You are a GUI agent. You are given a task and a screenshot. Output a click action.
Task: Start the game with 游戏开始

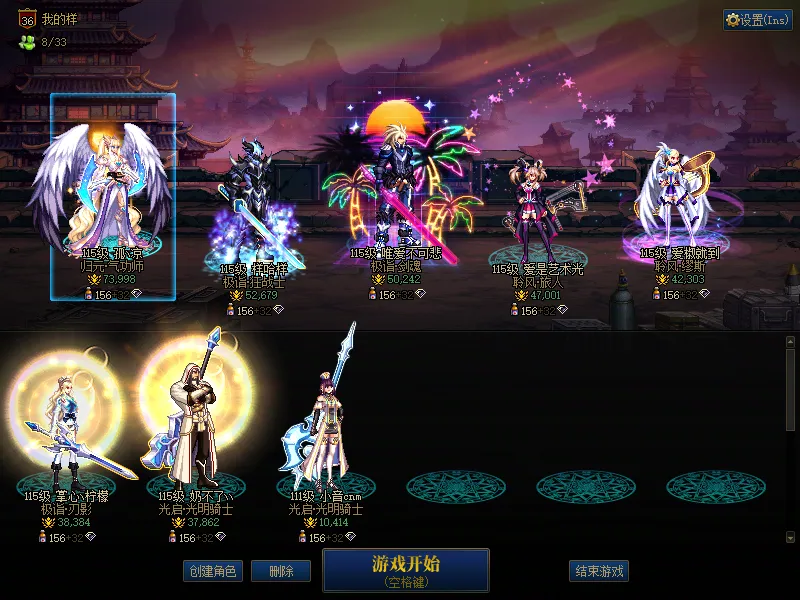pos(405,570)
